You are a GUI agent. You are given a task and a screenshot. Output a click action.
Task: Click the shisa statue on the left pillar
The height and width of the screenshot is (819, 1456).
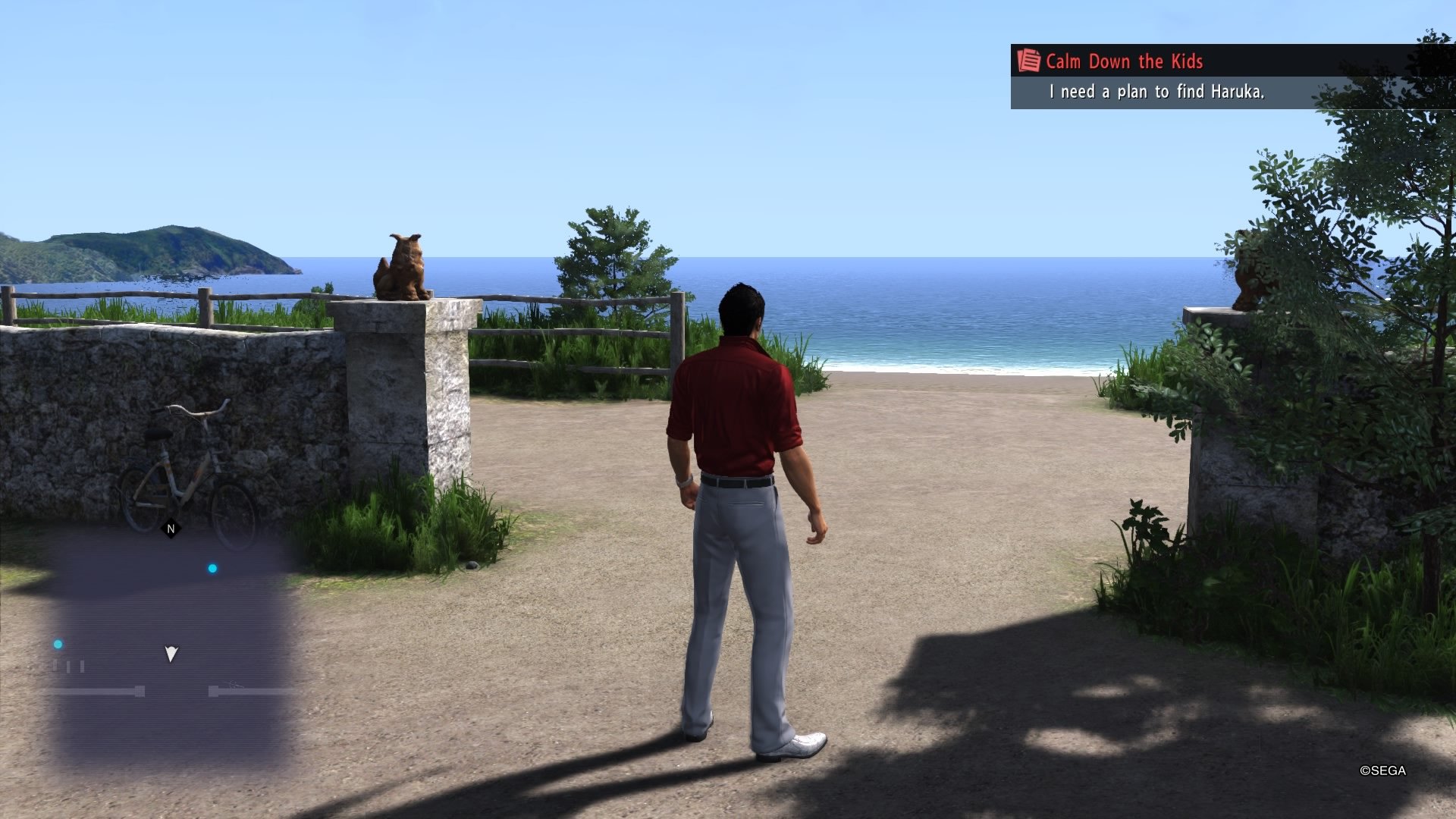[400, 265]
